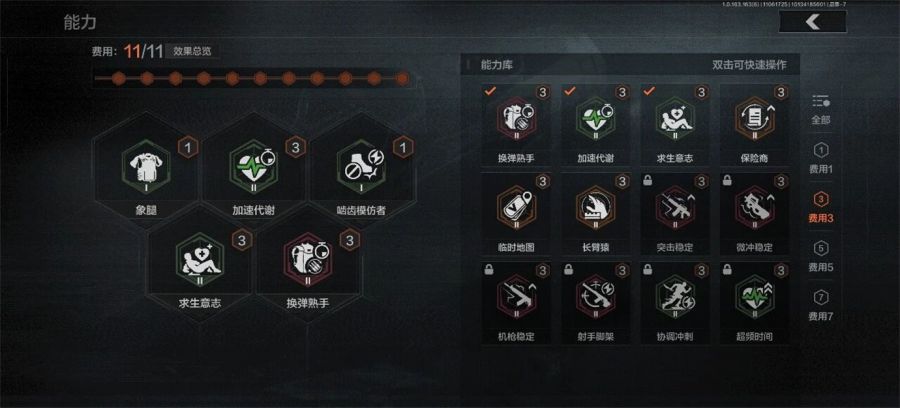
Task: Switch to the 费用5 cost tab
Action: click(x=821, y=257)
